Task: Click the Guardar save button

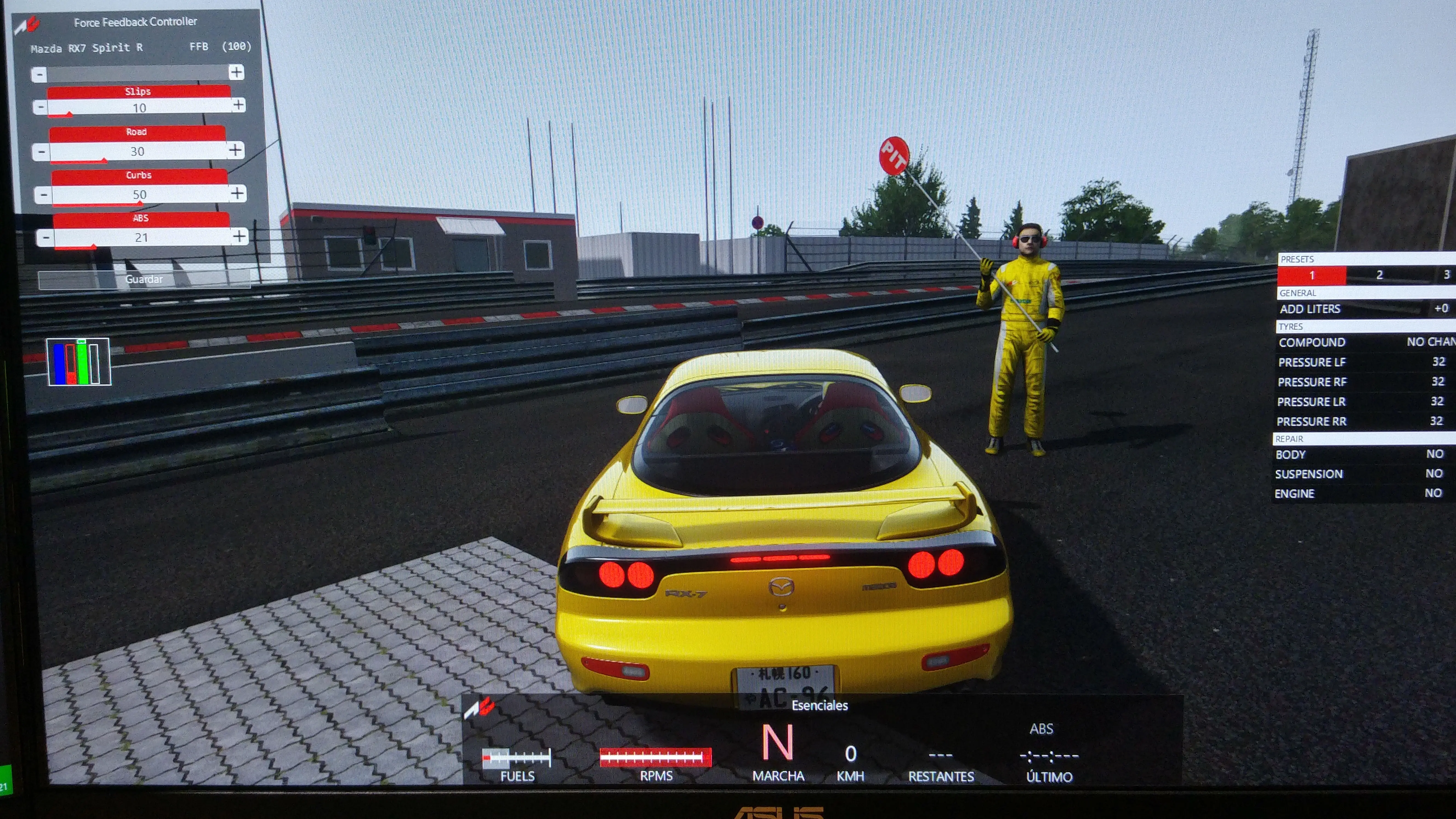Action: [x=144, y=279]
